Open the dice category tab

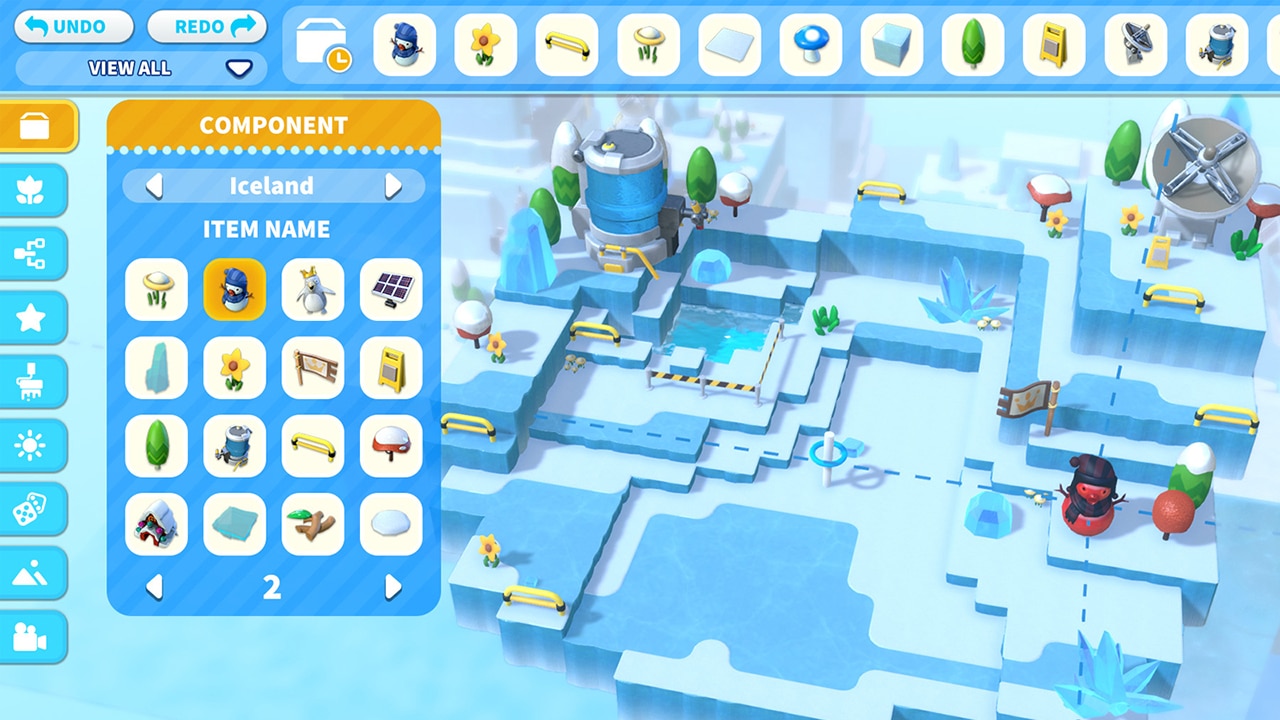pos(32,510)
